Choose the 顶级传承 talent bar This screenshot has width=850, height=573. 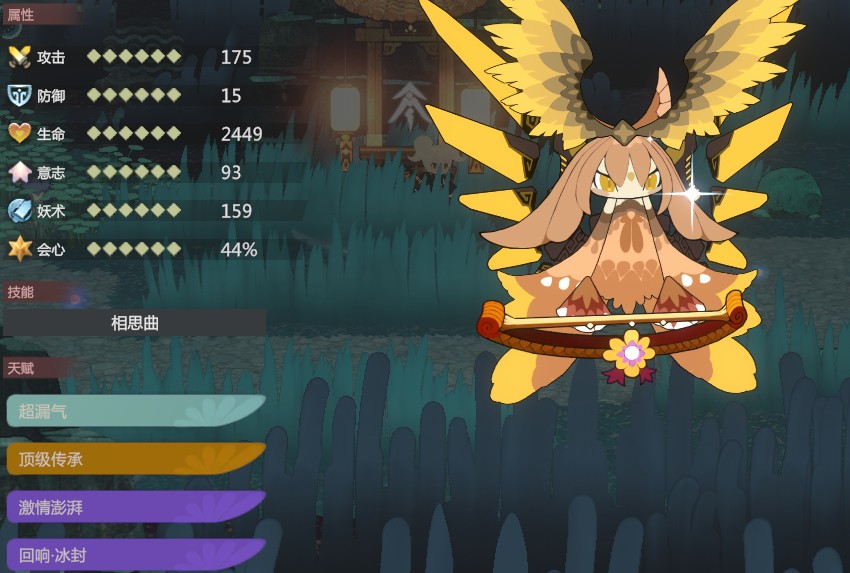pos(135,460)
